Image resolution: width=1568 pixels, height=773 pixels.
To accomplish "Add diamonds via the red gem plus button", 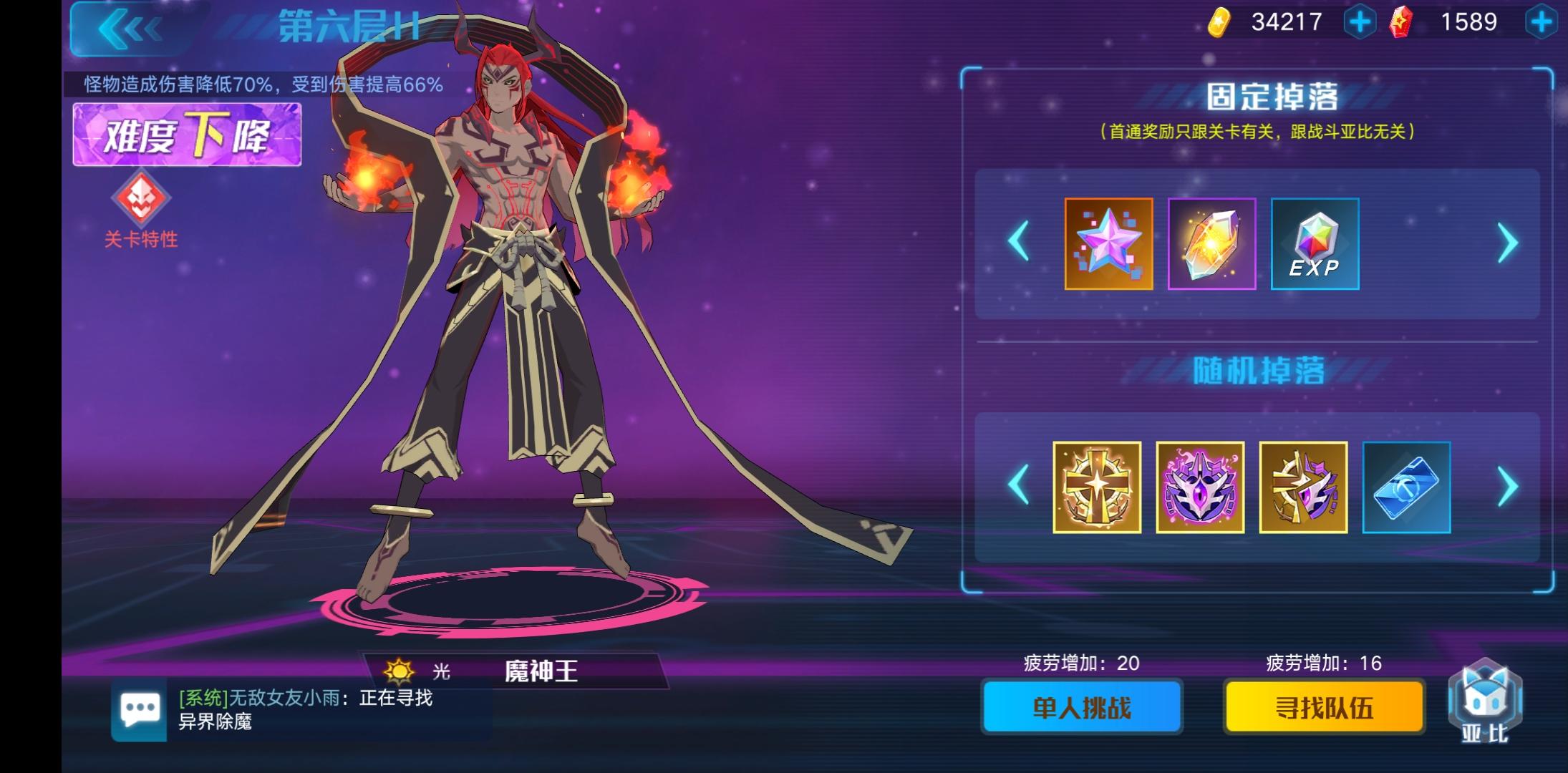I will tap(1543, 21).
